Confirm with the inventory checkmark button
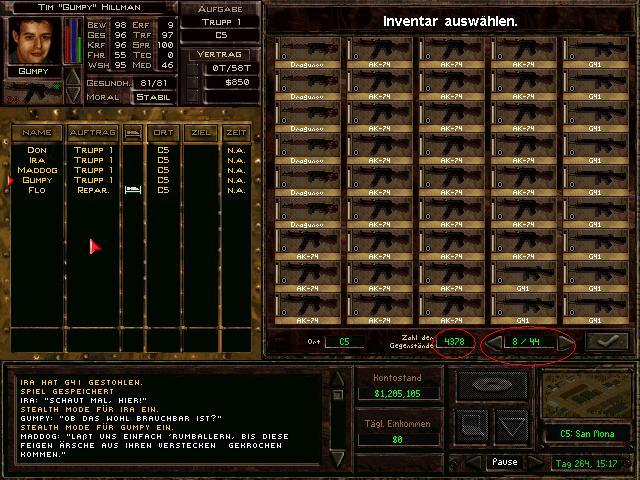Image resolution: width=640 pixels, height=480 pixels. point(609,342)
